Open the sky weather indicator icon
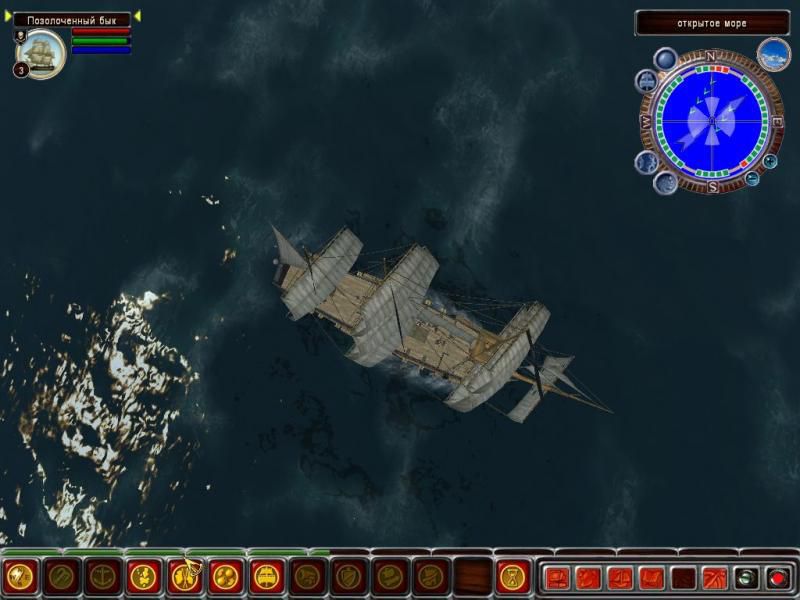The height and width of the screenshot is (600, 800). (x=773, y=54)
